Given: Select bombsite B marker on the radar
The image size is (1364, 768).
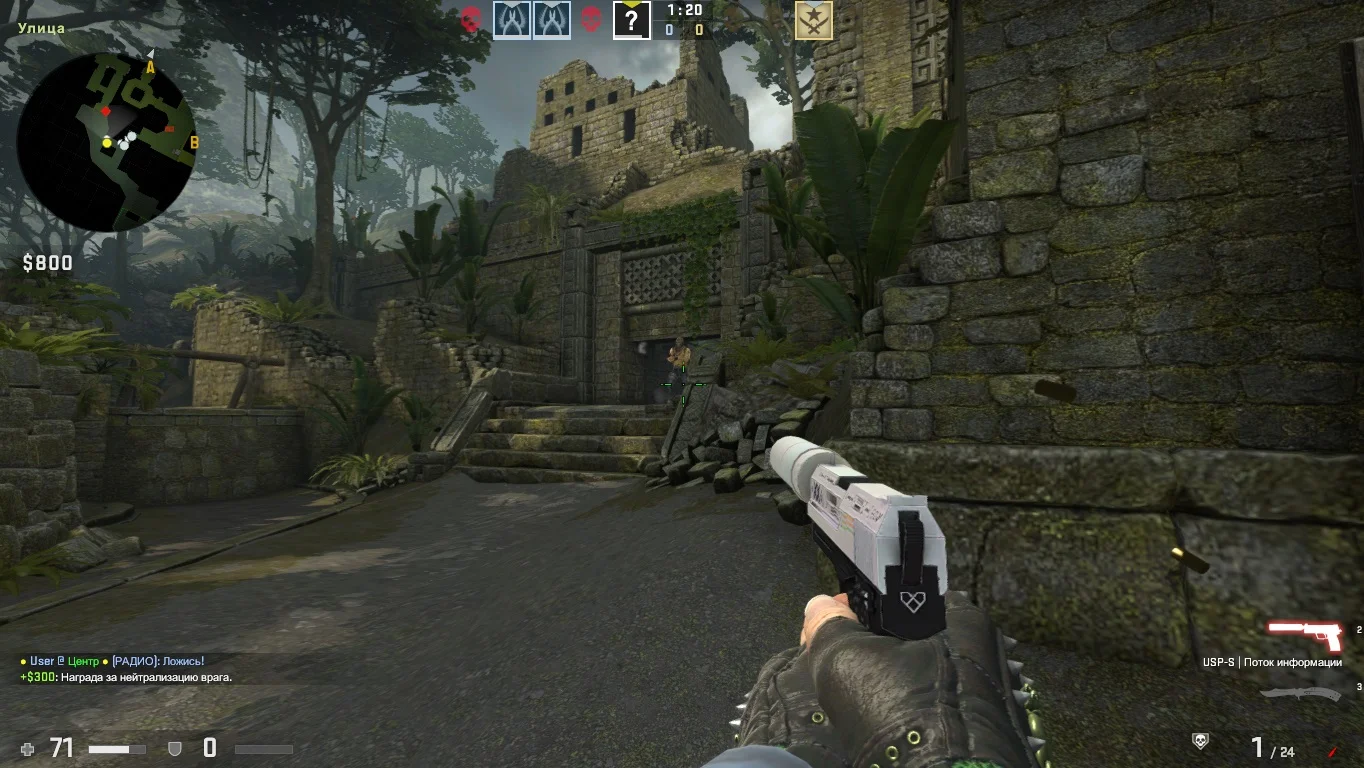Looking at the screenshot, I should pos(194,143).
